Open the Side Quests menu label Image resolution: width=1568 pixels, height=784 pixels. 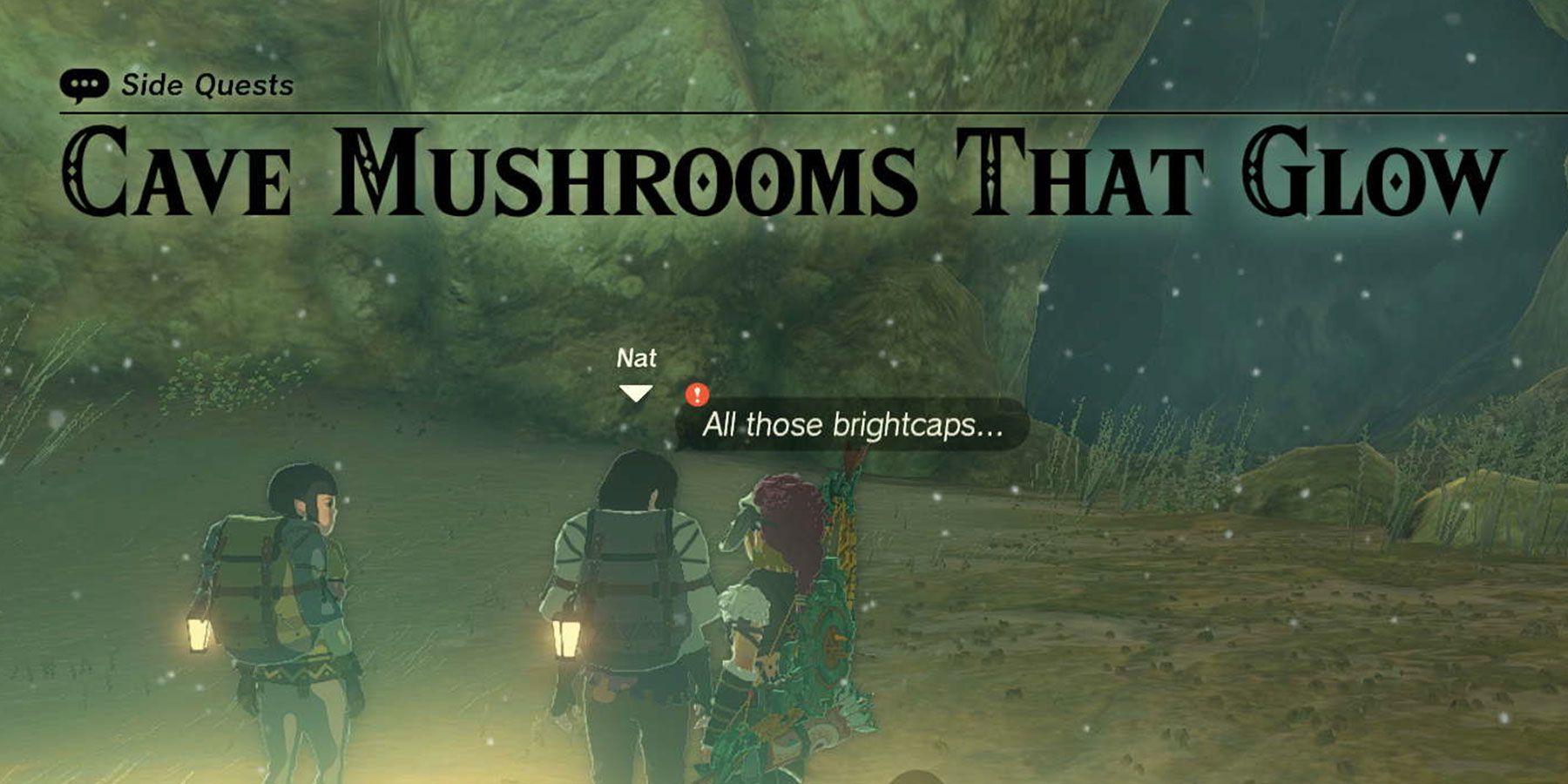[x=209, y=83]
